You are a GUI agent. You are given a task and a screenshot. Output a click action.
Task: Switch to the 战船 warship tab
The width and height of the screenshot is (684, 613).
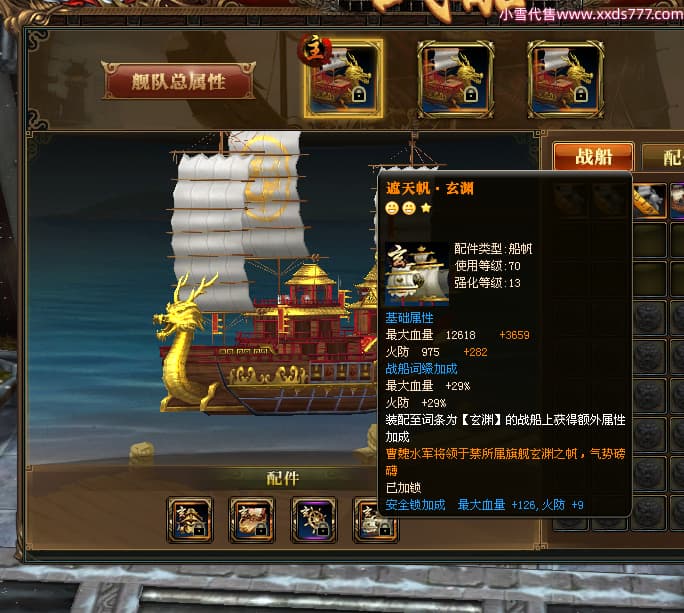[x=592, y=157]
